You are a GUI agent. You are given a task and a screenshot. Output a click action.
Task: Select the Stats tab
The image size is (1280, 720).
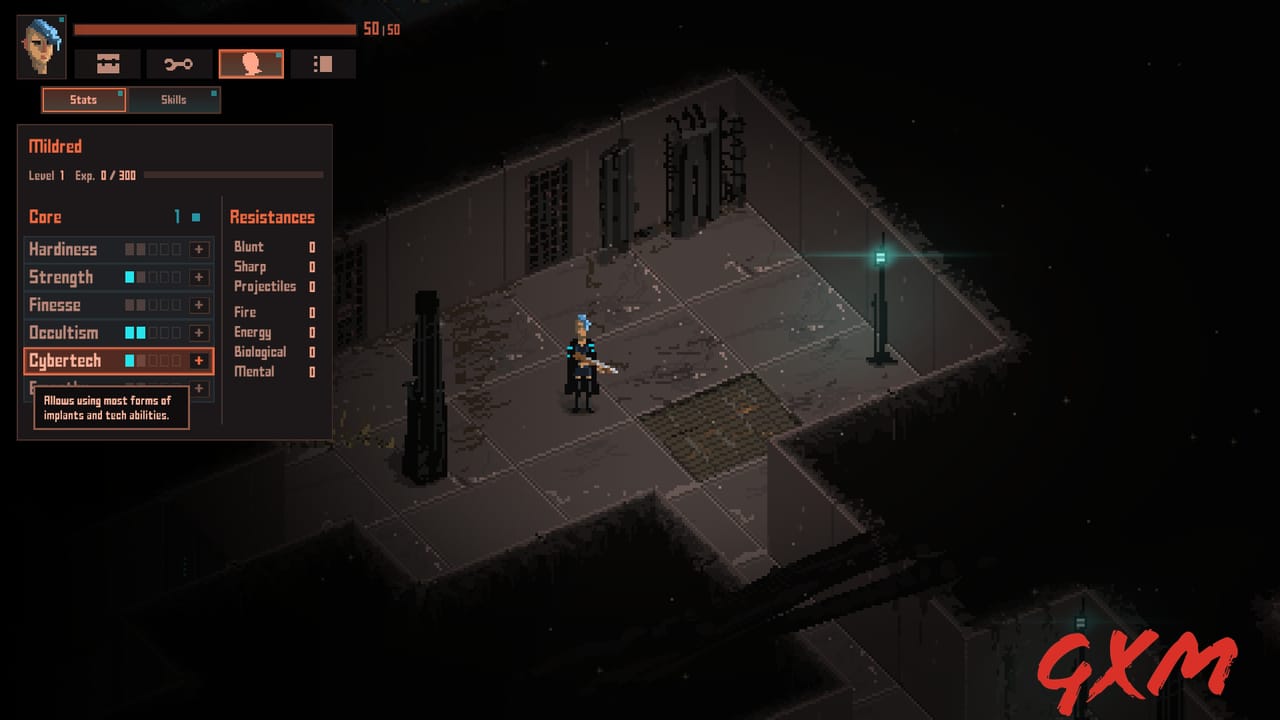[x=83, y=99]
